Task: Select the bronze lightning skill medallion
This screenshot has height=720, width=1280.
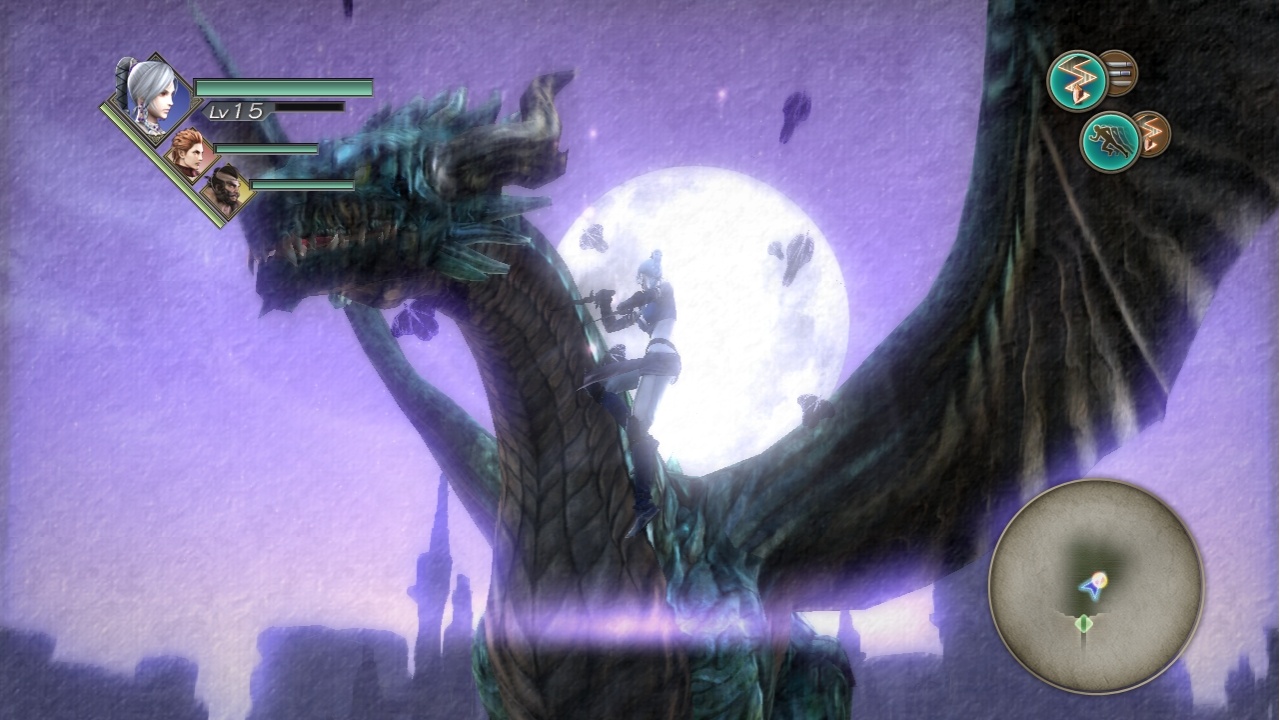Action: tap(1155, 135)
